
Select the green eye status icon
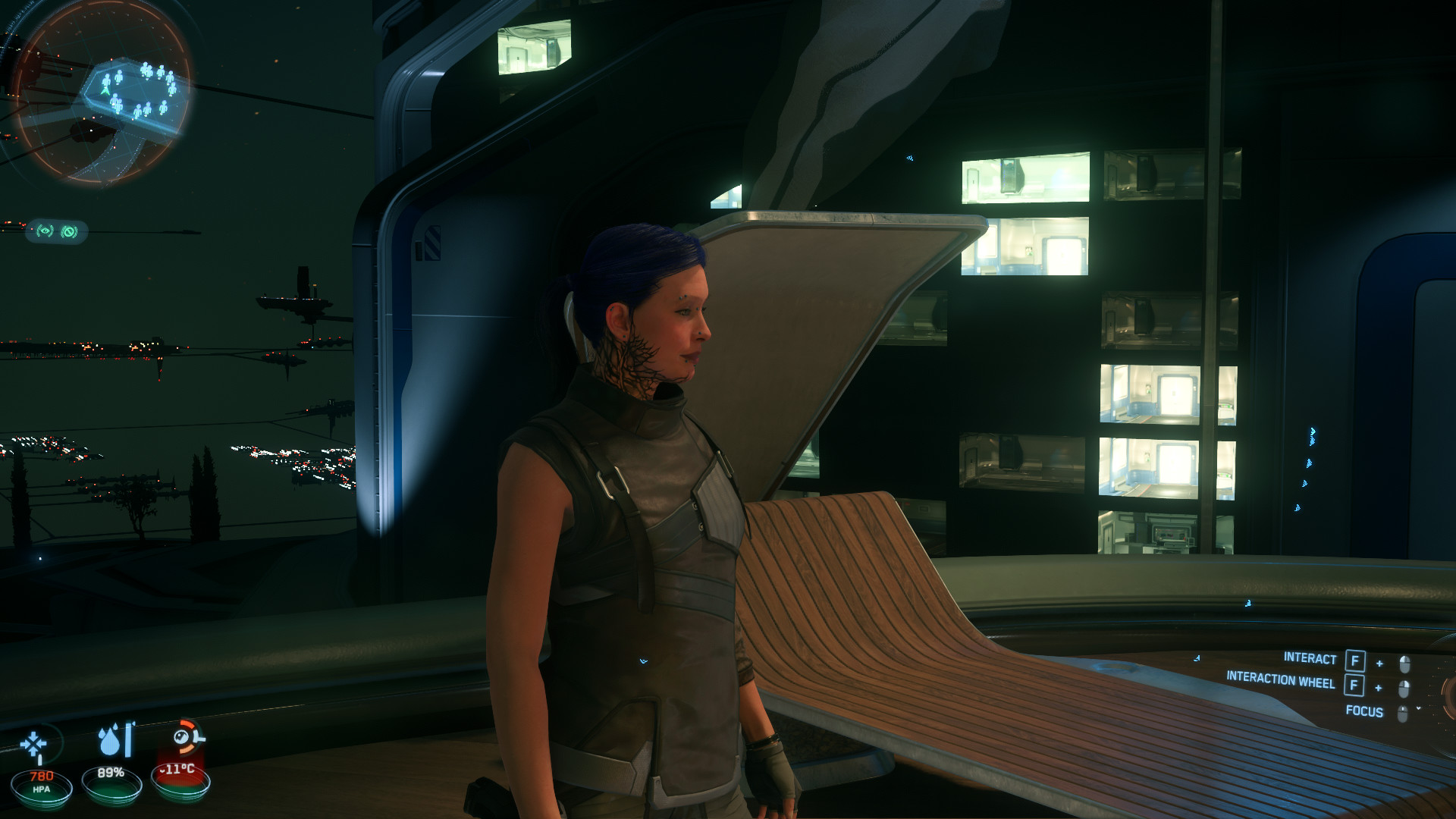45,231
